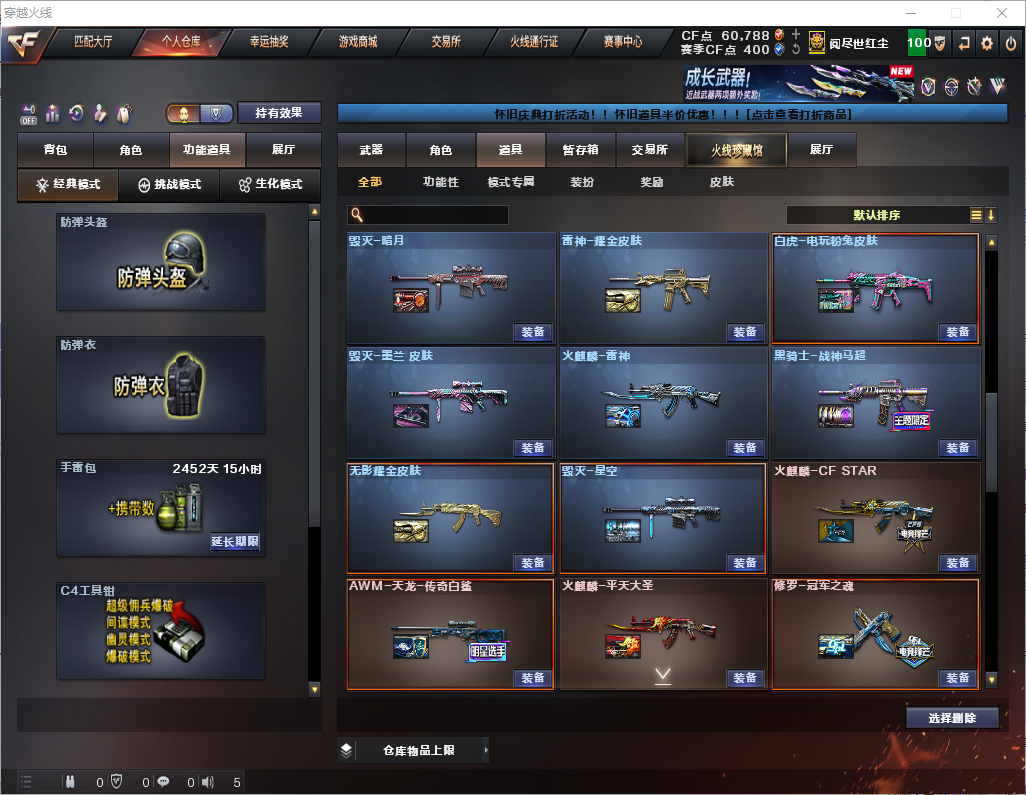Open the 火线通行证 battle pass
Viewport: 1026px width, 795px height.
[x=534, y=43]
